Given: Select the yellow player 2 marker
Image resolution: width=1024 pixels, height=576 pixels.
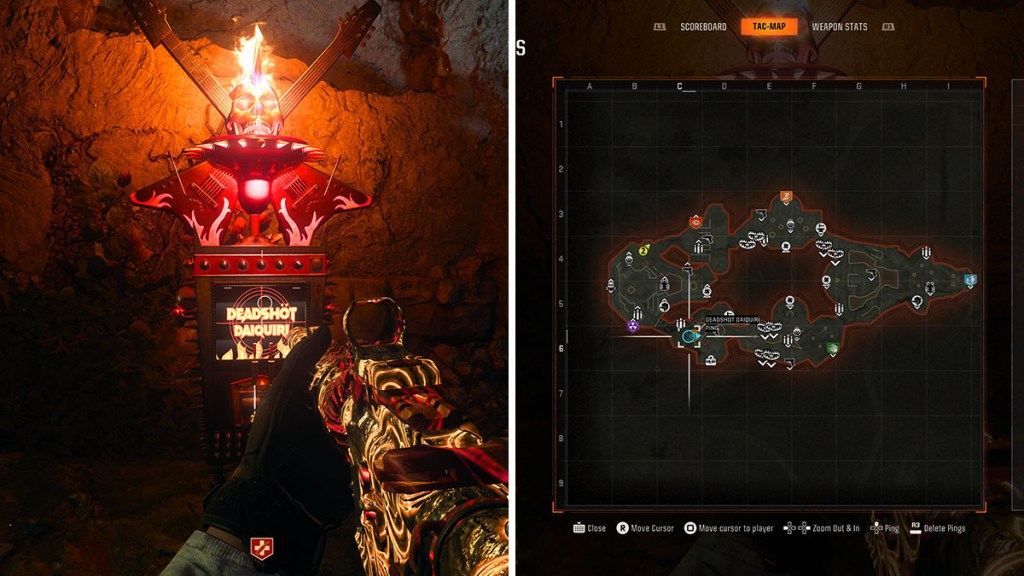Looking at the screenshot, I should pyautogui.click(x=645, y=249).
